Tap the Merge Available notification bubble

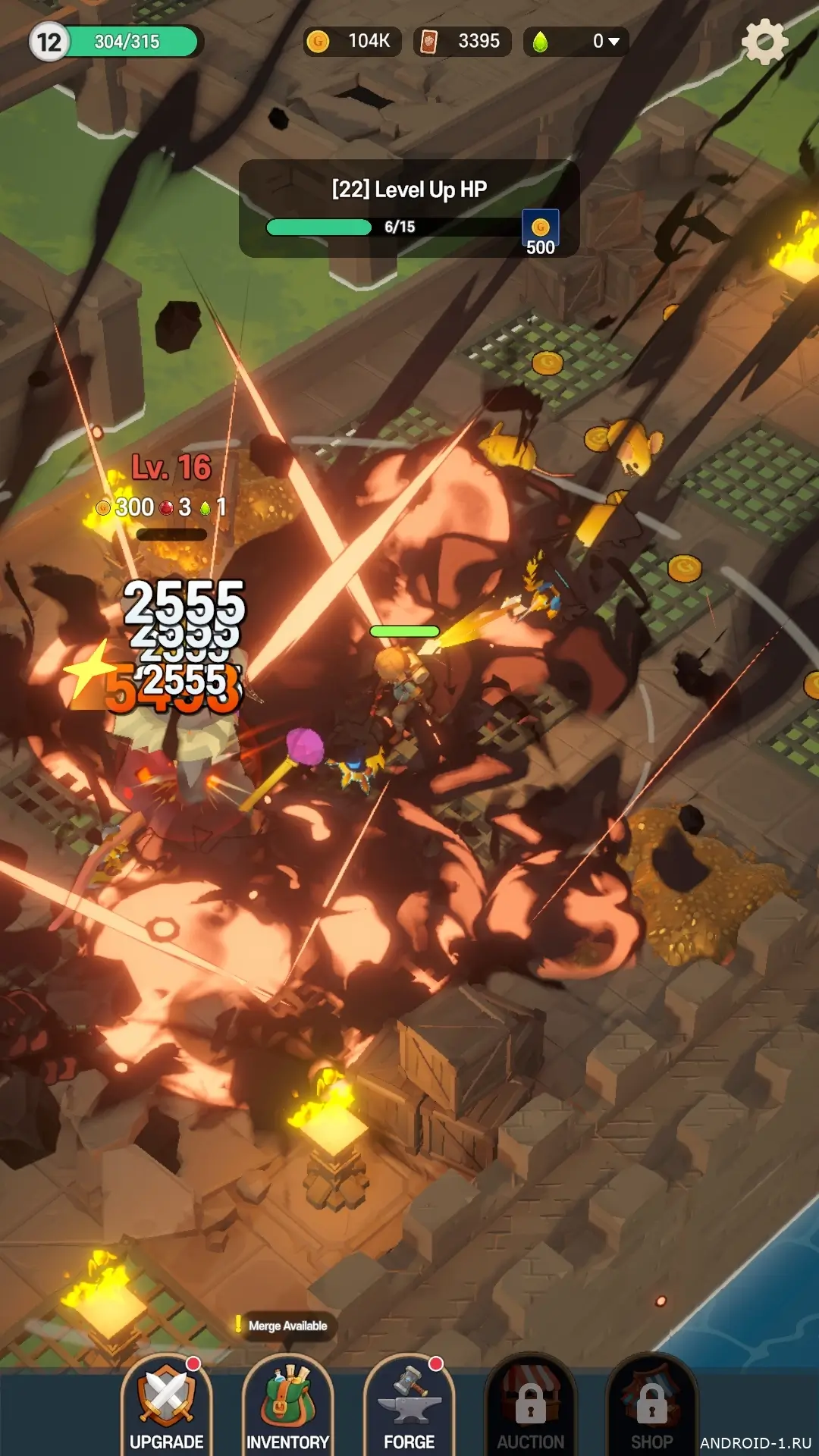tap(285, 1326)
